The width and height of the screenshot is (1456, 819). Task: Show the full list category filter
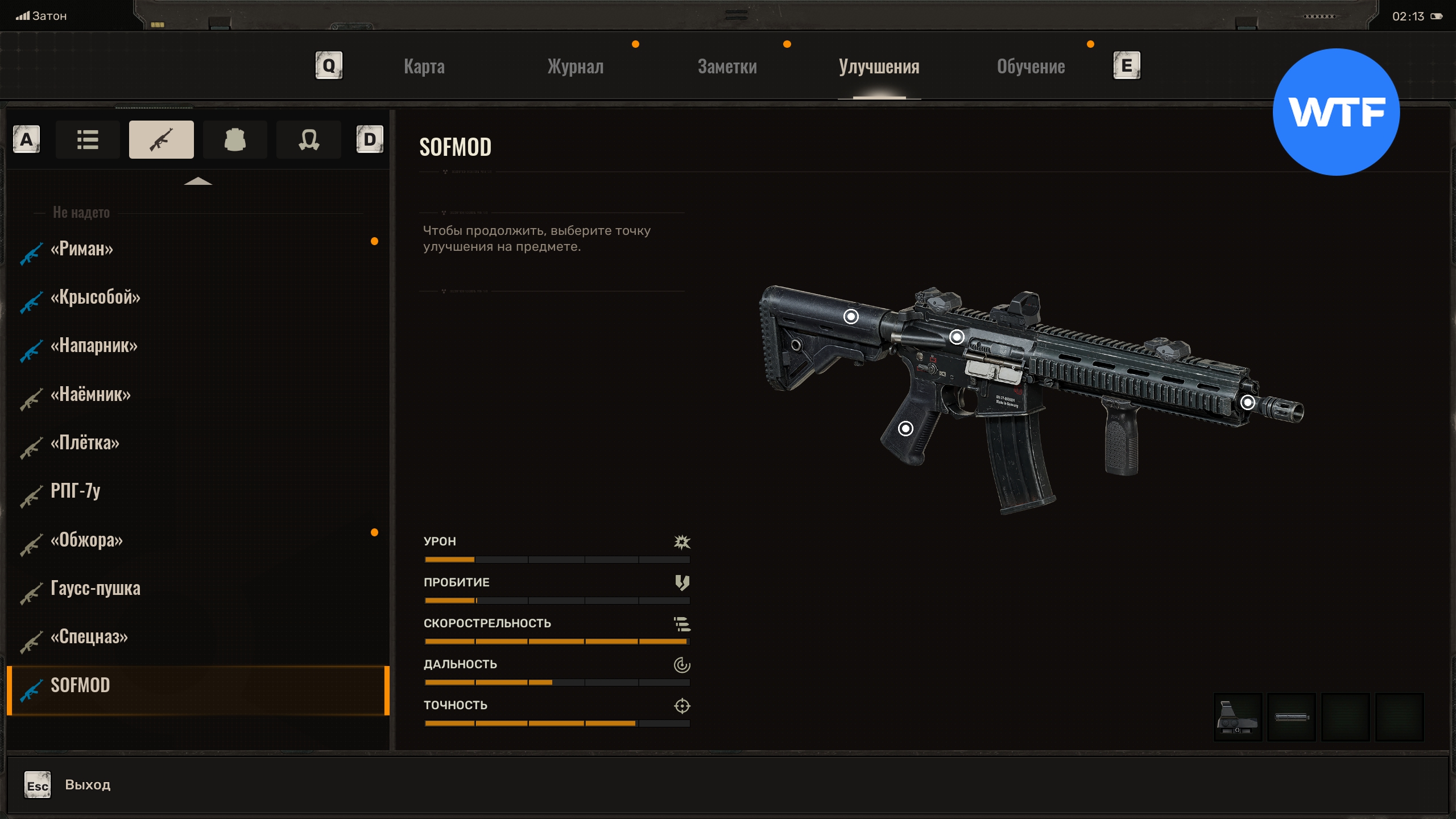(88, 139)
